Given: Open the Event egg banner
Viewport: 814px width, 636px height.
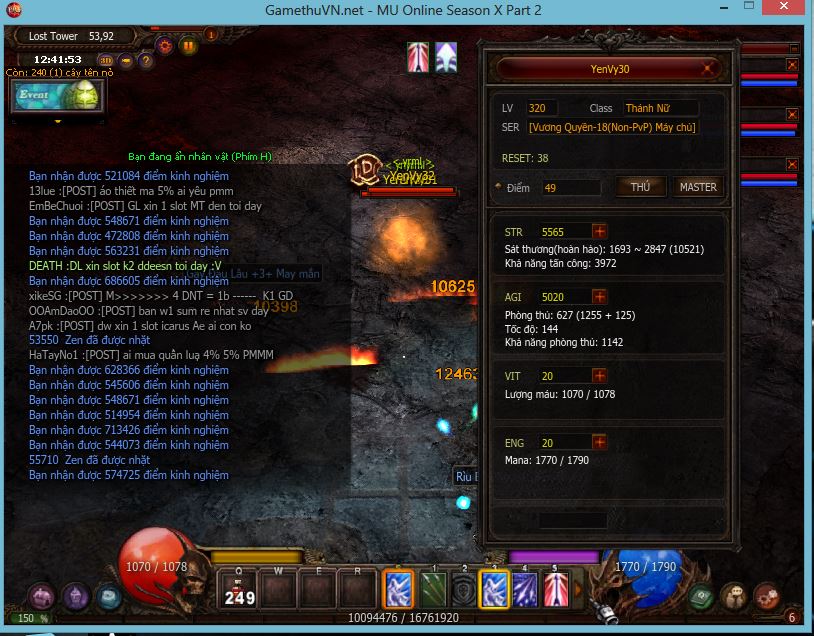Looking at the screenshot, I should coord(56,95).
